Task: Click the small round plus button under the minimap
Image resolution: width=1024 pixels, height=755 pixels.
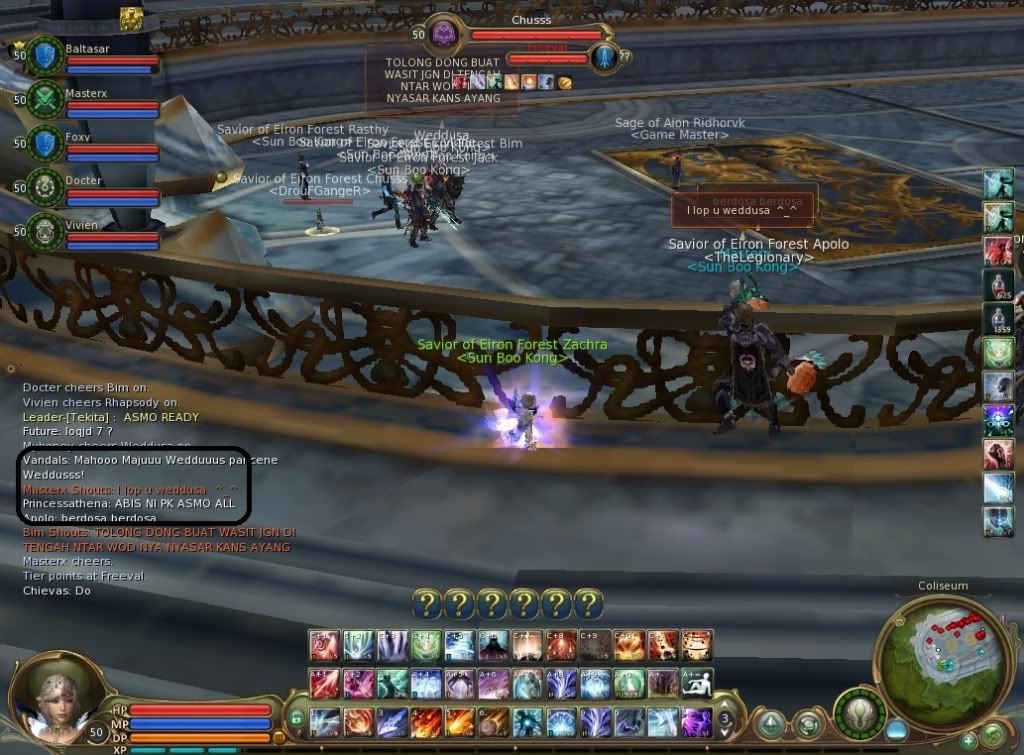Action: (x=968, y=741)
